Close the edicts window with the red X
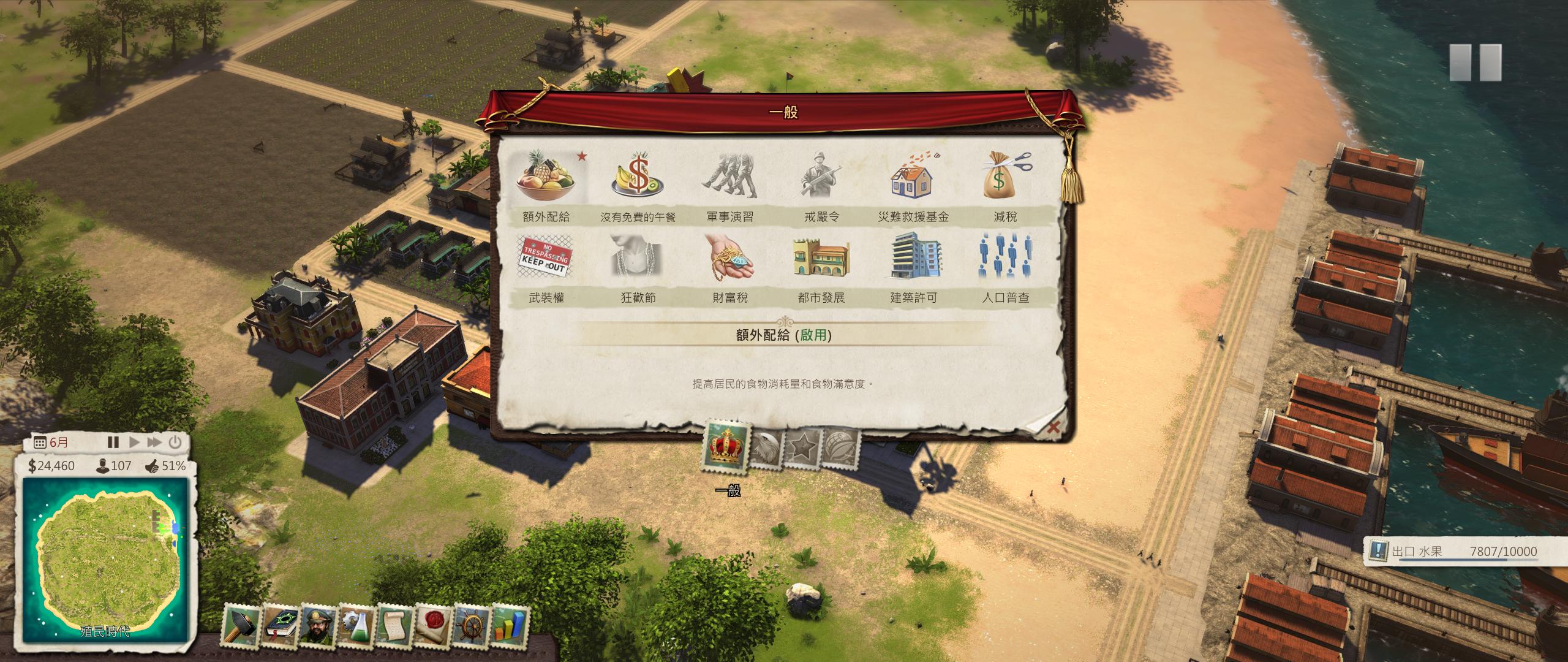 click(x=1052, y=427)
